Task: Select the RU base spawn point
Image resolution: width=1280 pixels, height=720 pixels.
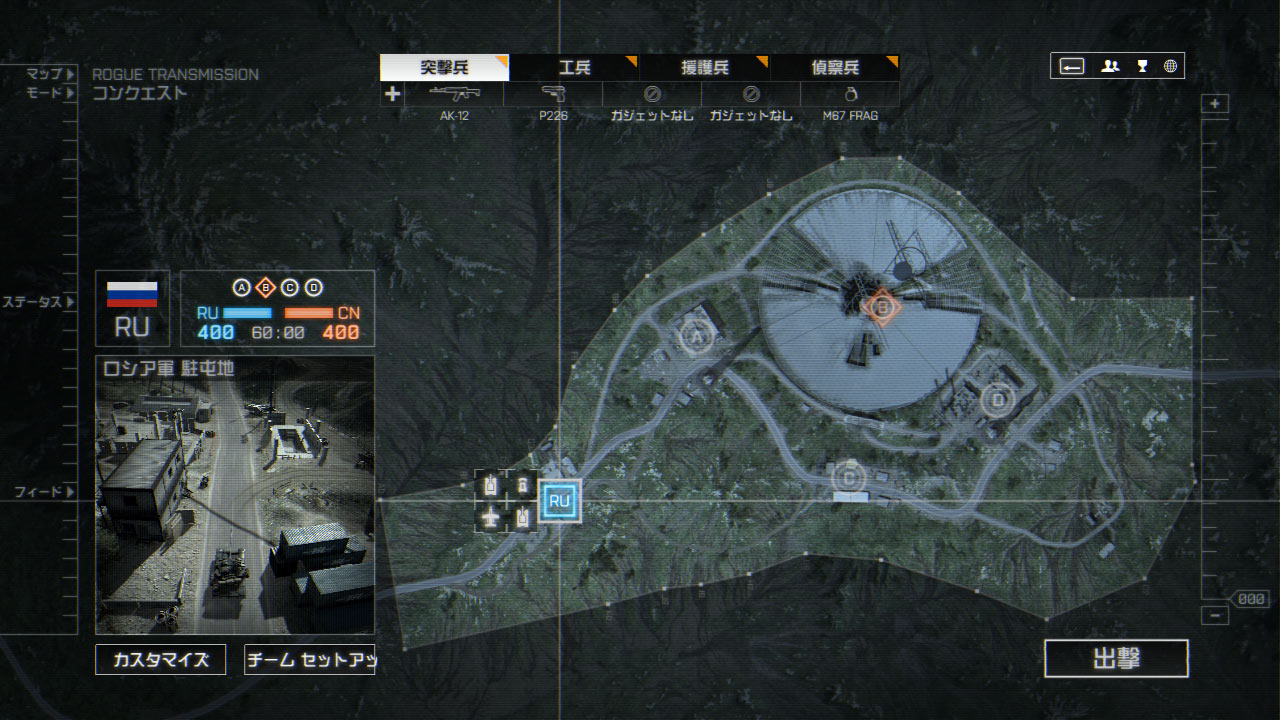Action: point(559,501)
